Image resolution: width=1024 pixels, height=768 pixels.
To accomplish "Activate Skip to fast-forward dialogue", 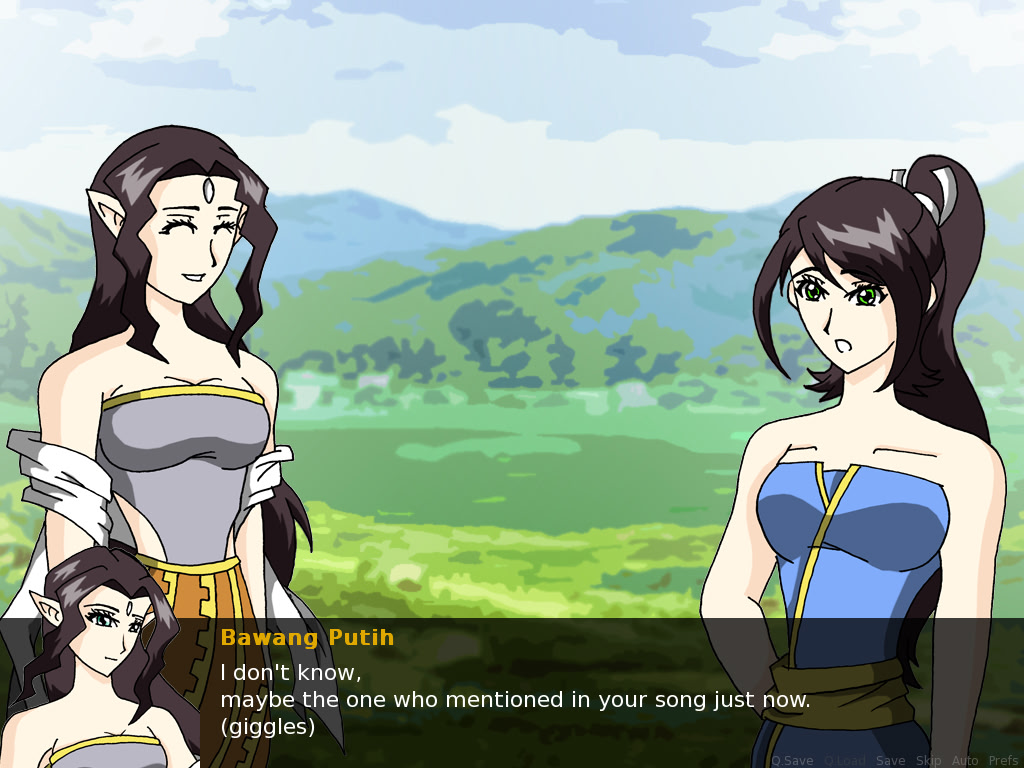I will (928, 761).
